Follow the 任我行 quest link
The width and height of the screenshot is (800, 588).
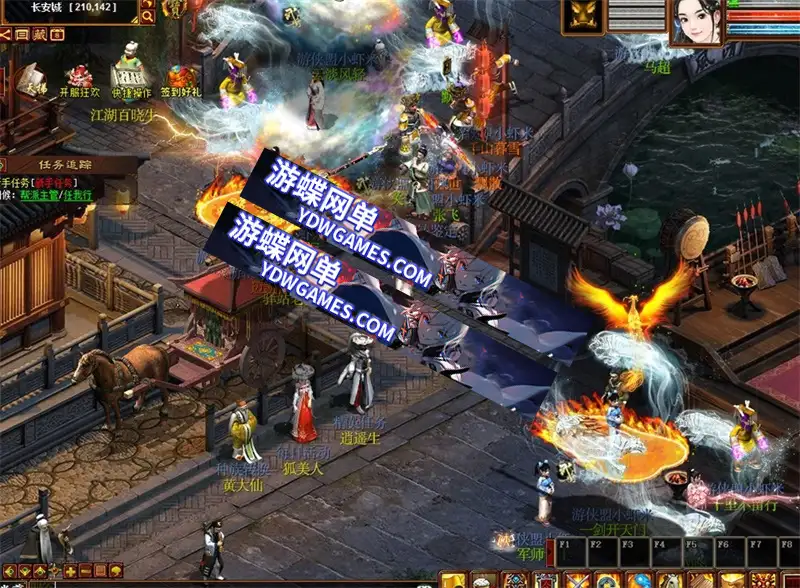click(x=79, y=195)
